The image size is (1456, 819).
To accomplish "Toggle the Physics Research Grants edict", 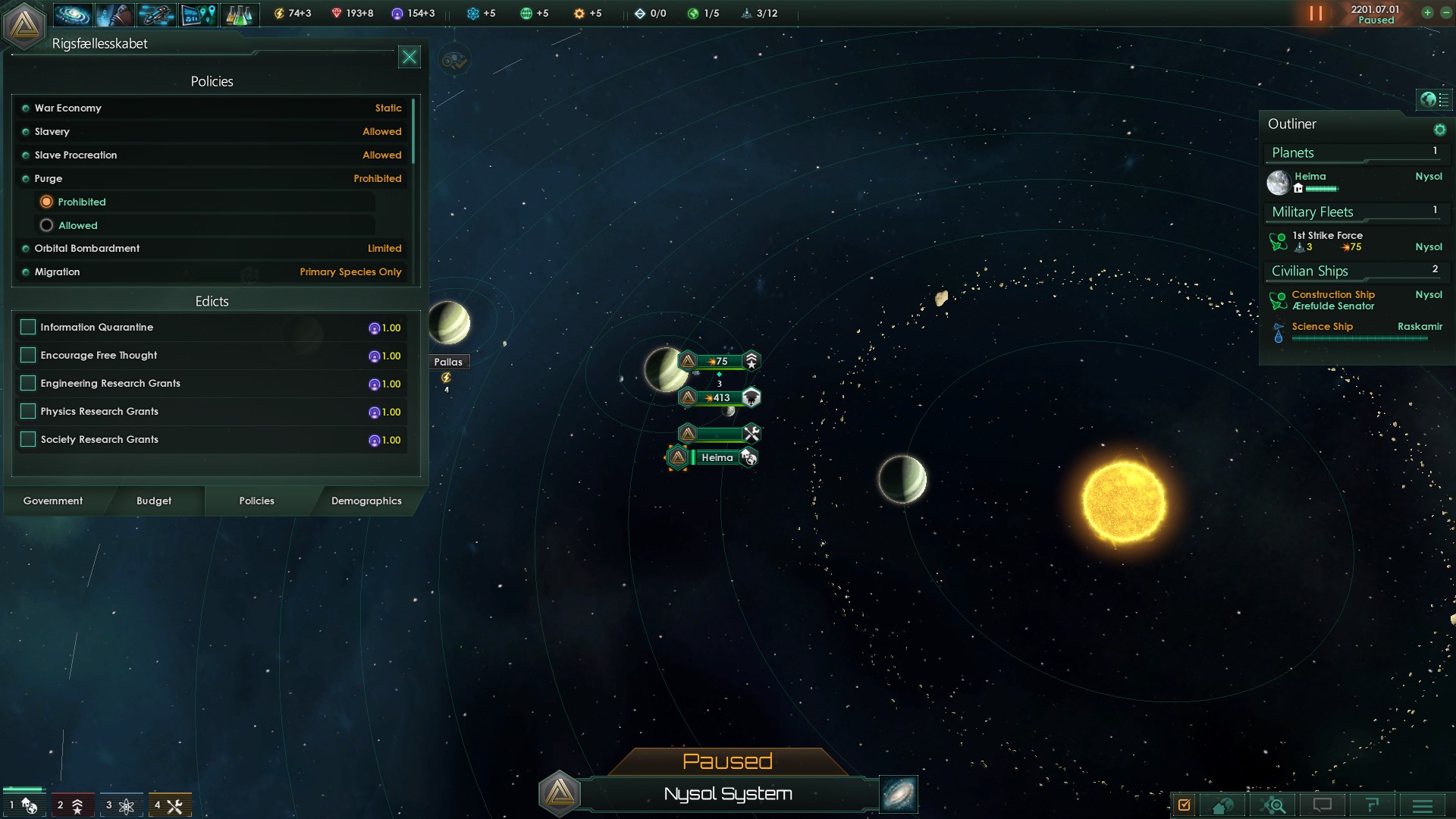I will (x=28, y=411).
